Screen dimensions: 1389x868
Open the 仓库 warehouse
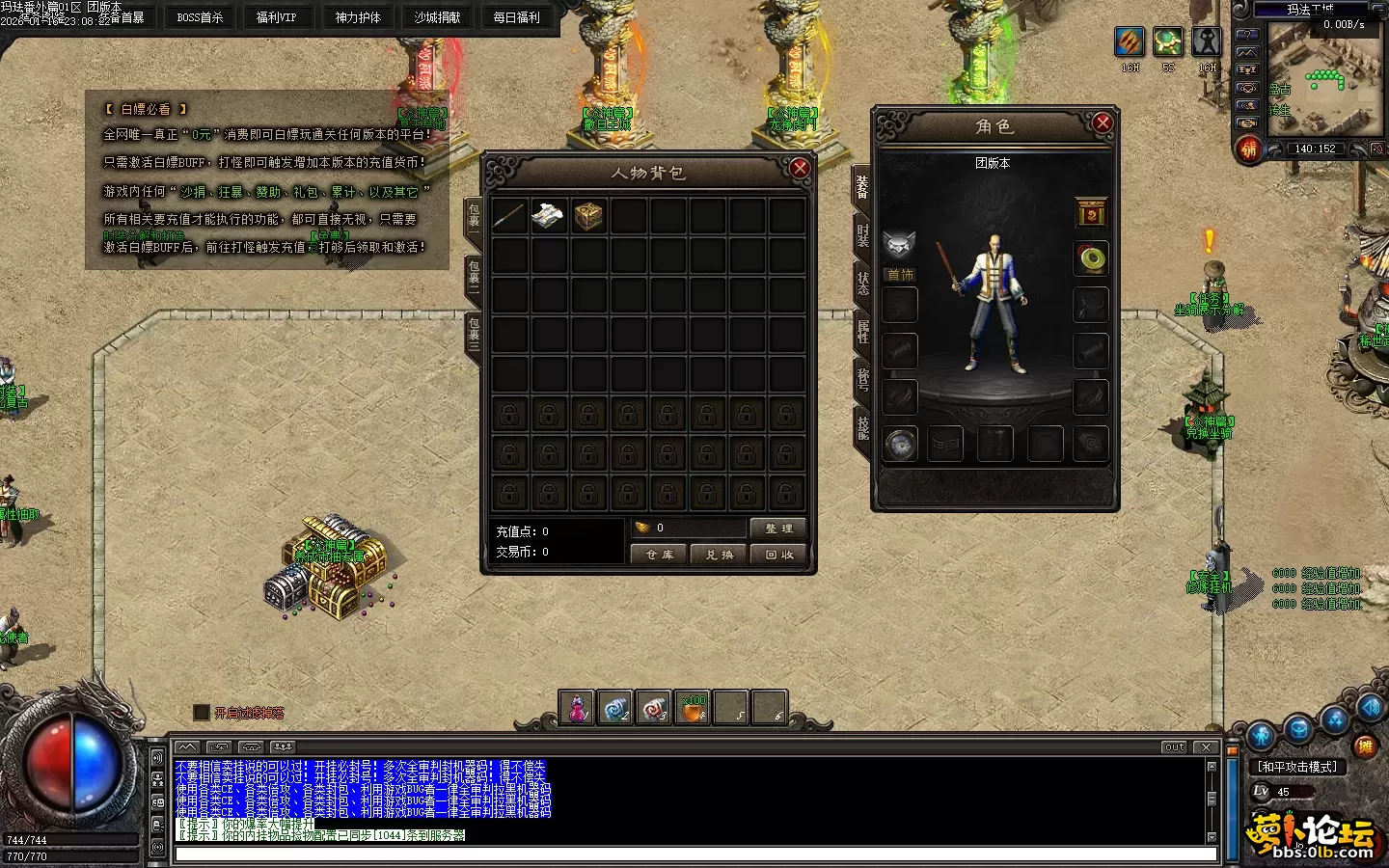660,555
